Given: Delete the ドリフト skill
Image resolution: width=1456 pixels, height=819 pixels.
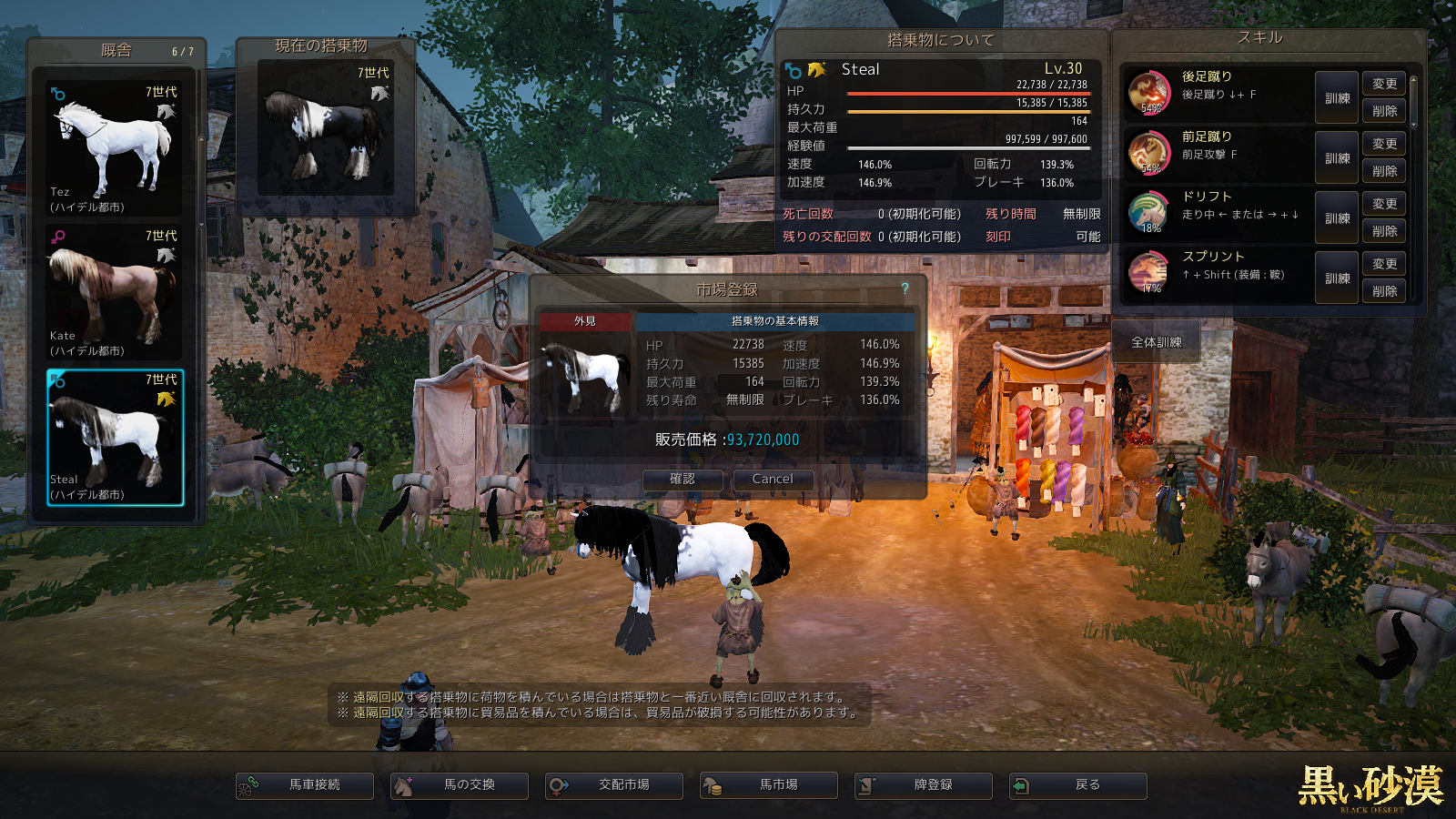Looking at the screenshot, I should tap(1384, 231).
